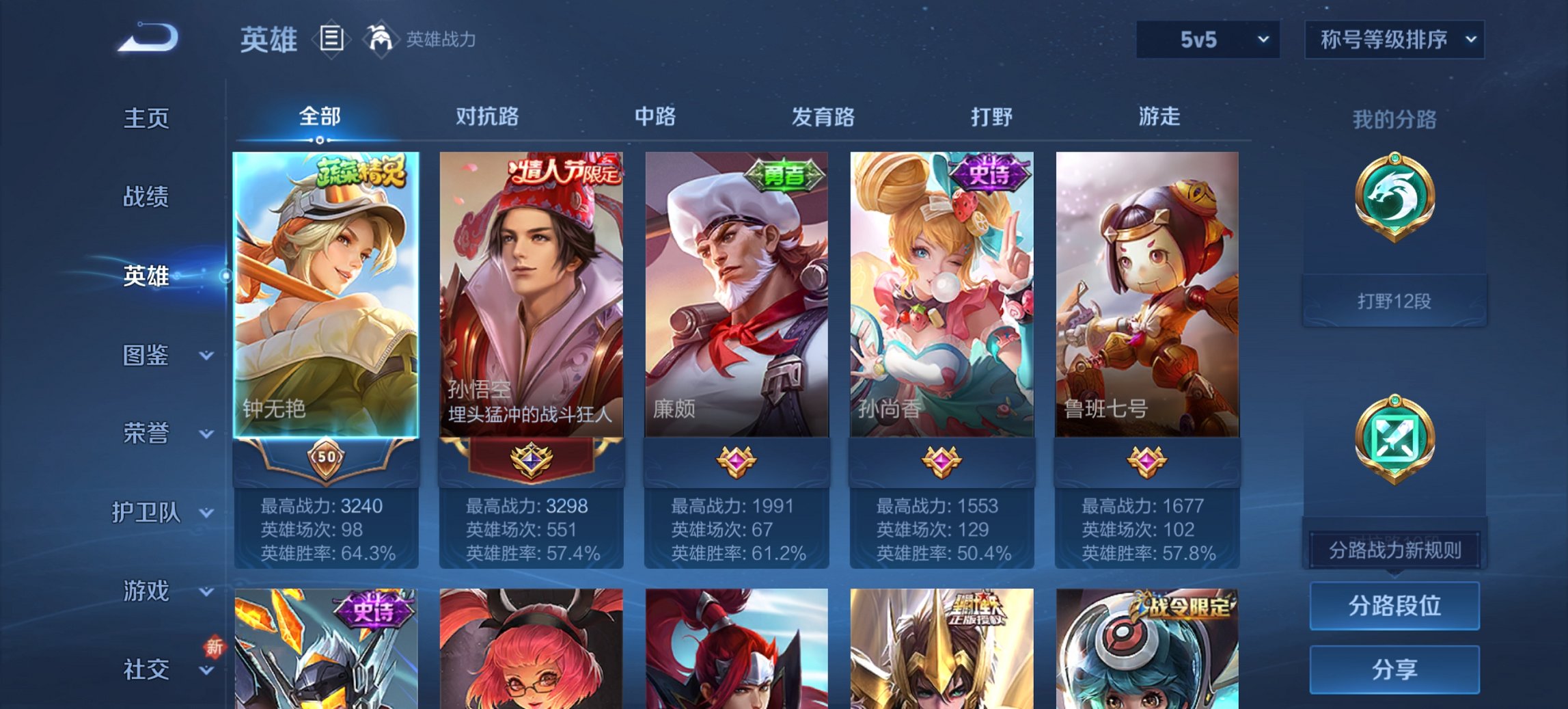Screen dimensions: 1568x709
Task: Open 孙悟空's hero card
Action: 532,294
